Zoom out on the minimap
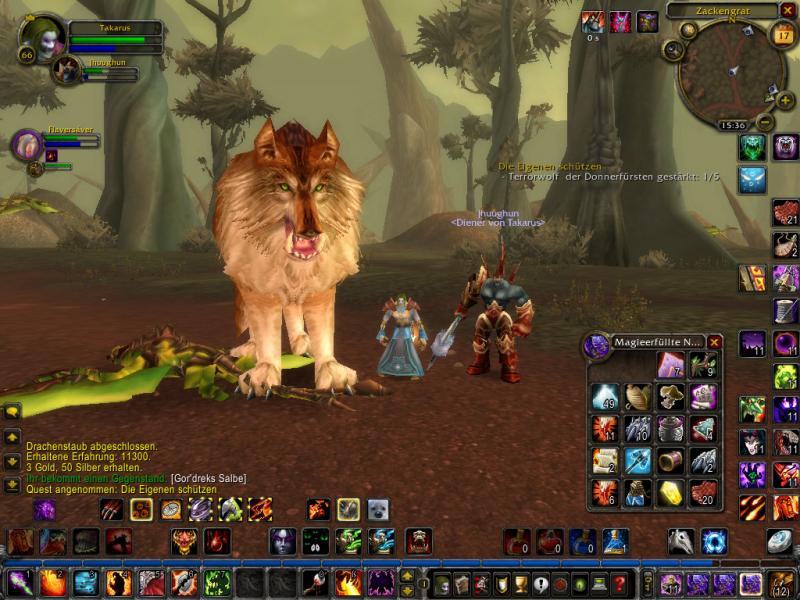The width and height of the screenshot is (800, 600). [x=764, y=123]
